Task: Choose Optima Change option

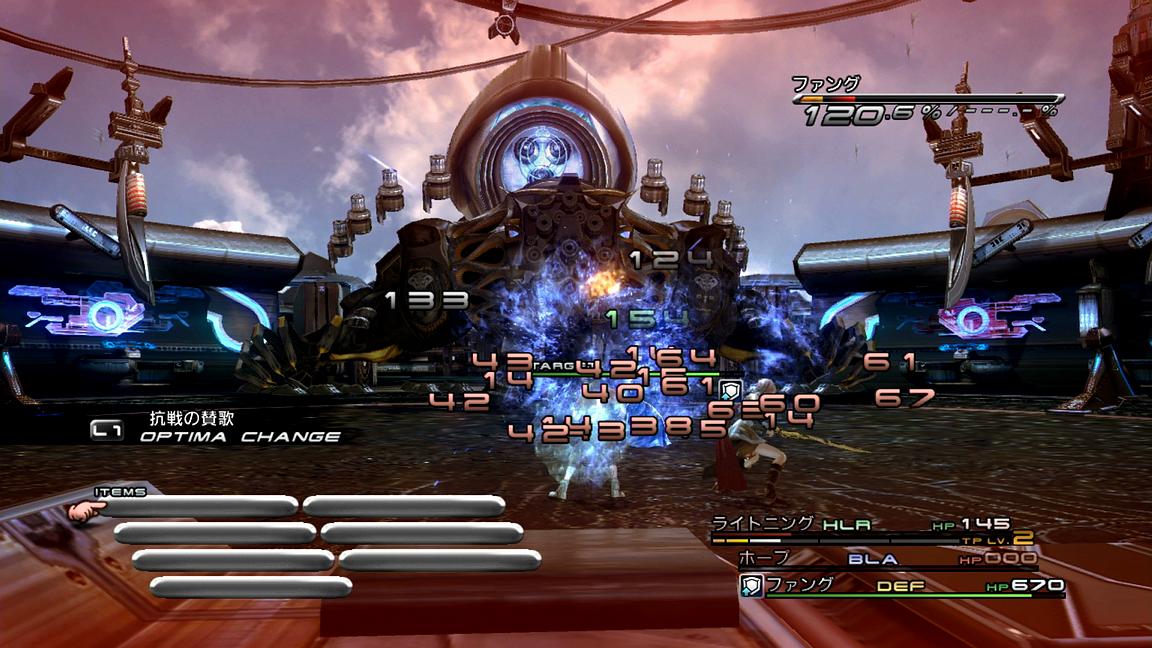Action: (x=238, y=436)
